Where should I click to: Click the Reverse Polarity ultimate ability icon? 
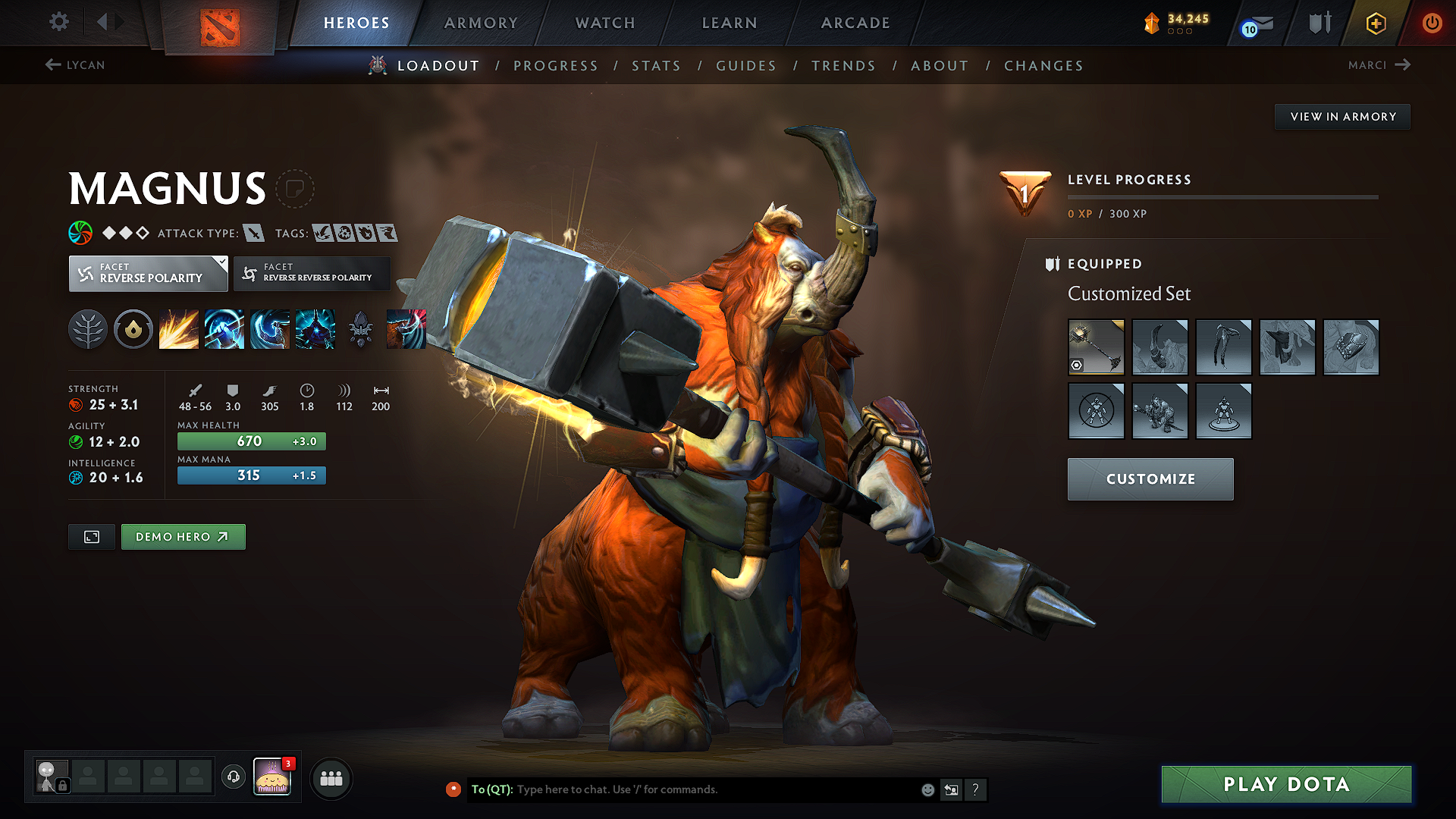(315, 328)
